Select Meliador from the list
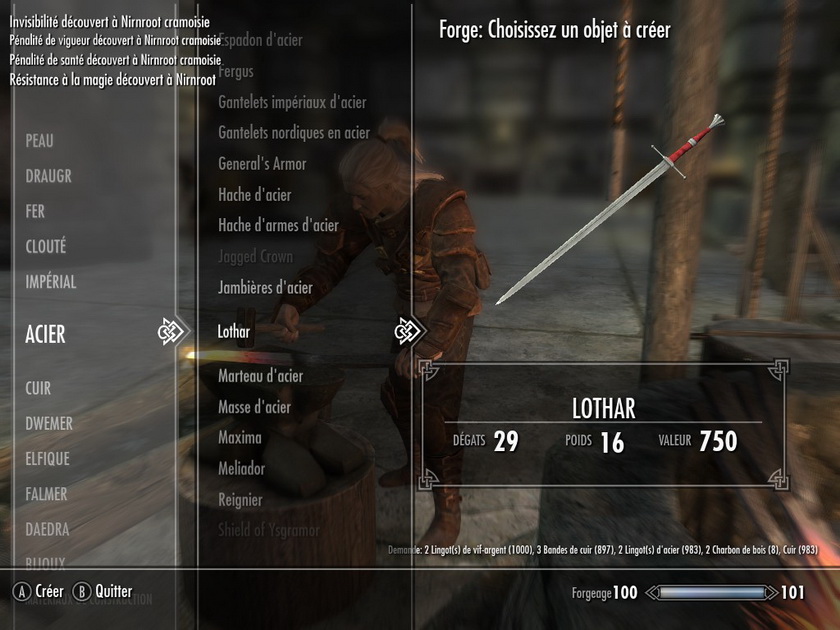Image resolution: width=840 pixels, height=630 pixels. coord(242,469)
